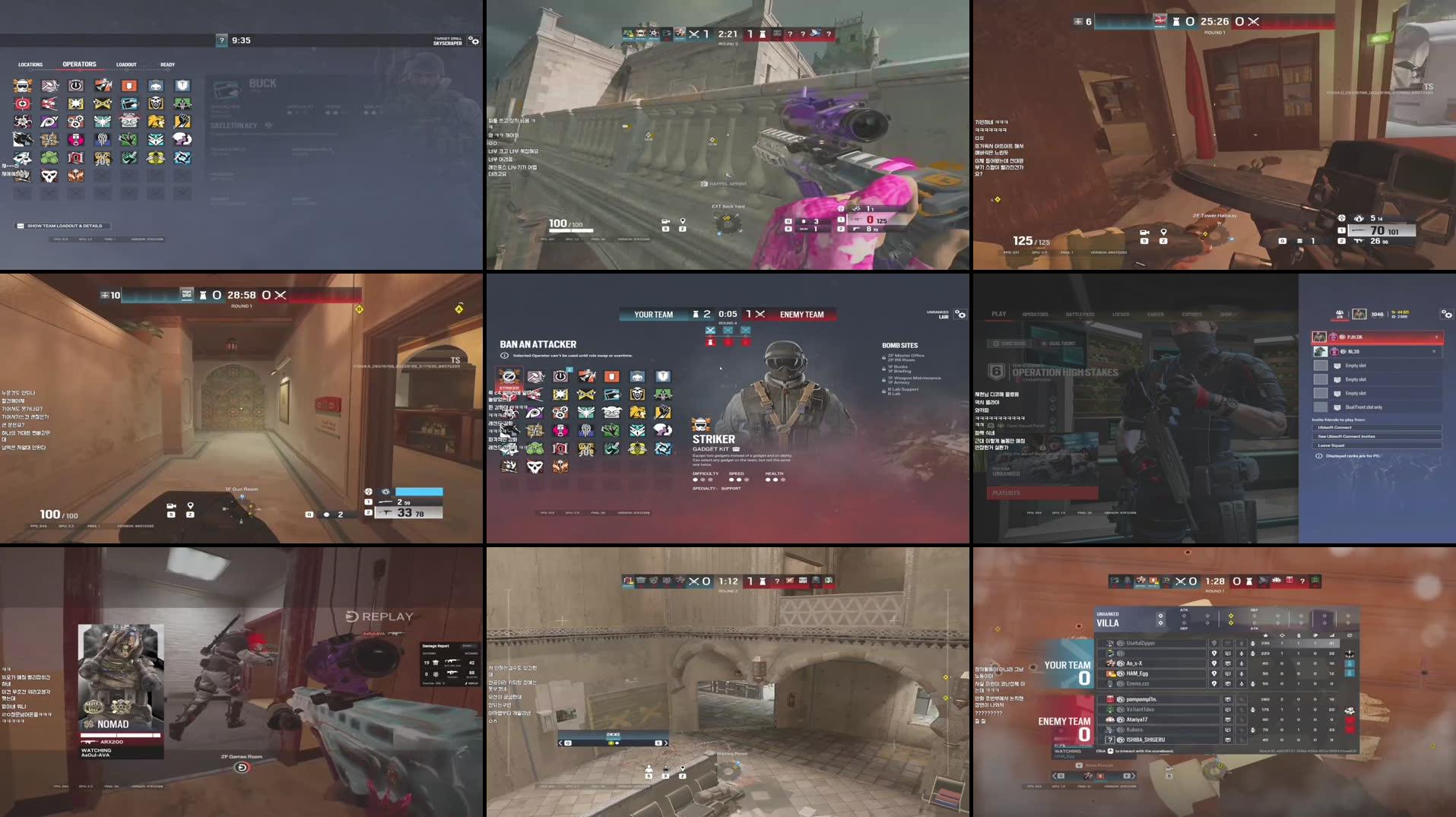Open the Loadout tab in operator selection
The width and height of the screenshot is (1456, 817).
coord(126,65)
